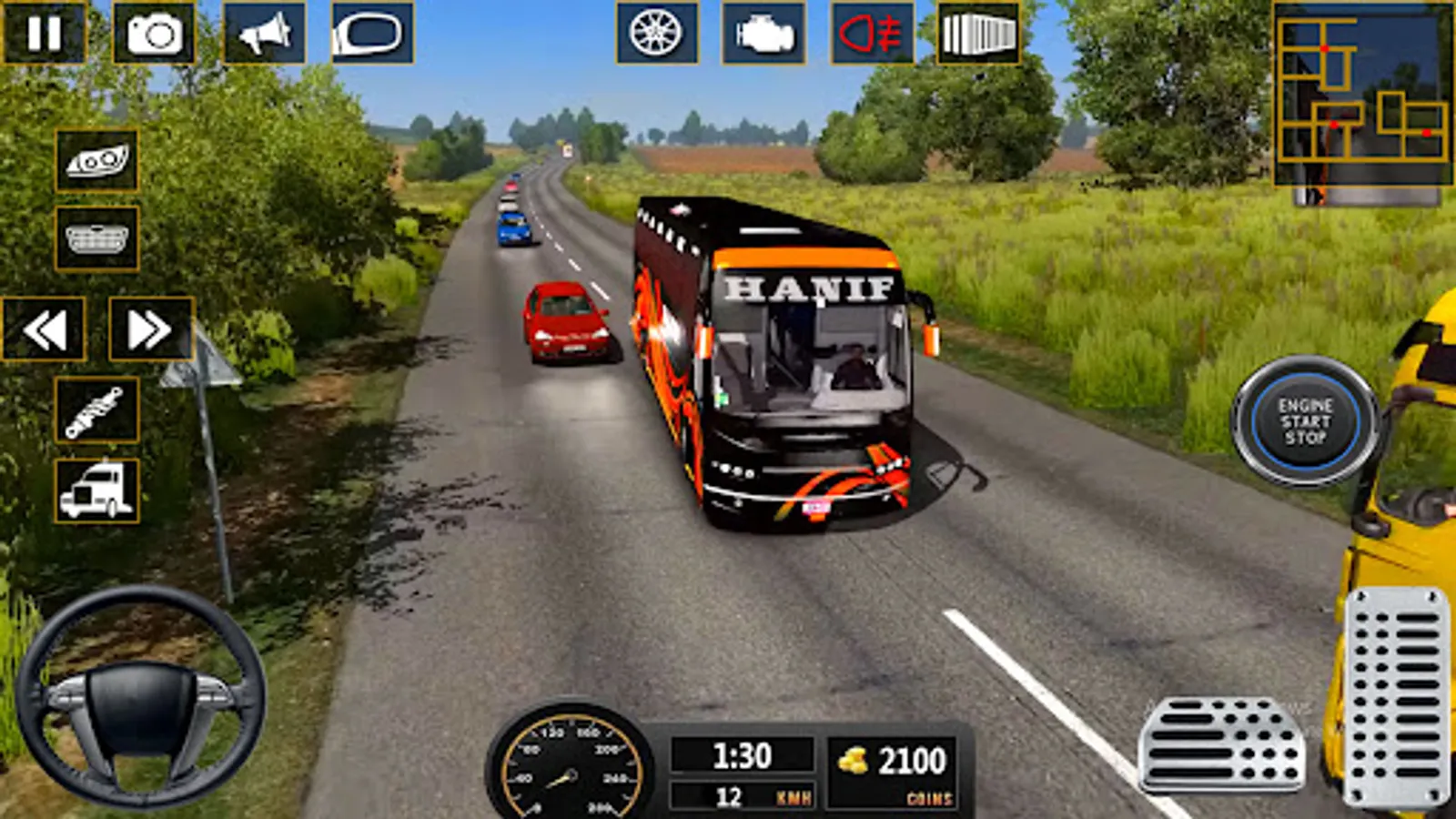Step on the brake pedal
Viewport: 1456px width, 819px height.
(1221, 743)
